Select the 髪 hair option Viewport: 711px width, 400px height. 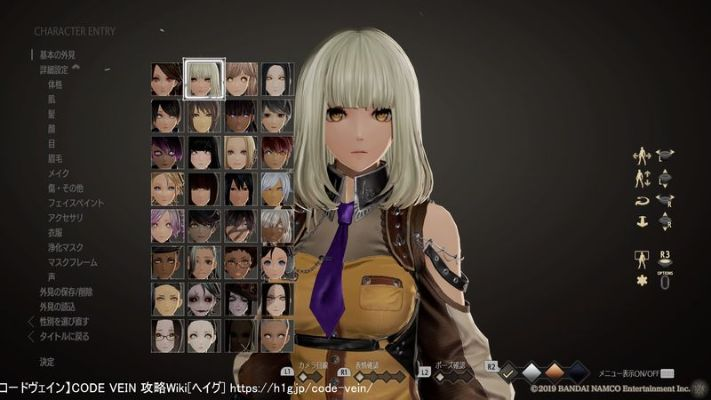click(x=50, y=116)
